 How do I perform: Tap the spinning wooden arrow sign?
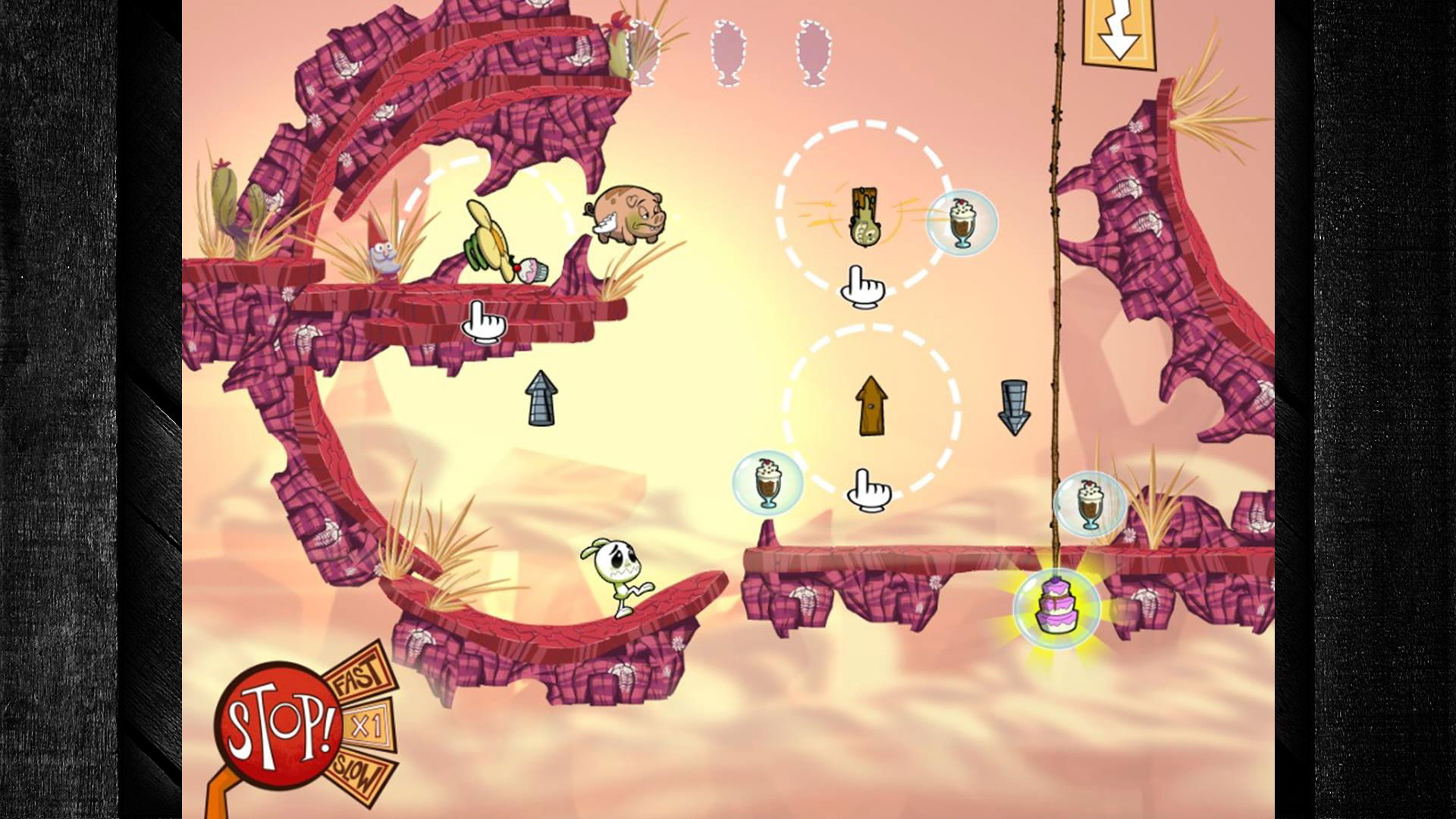tap(864, 216)
